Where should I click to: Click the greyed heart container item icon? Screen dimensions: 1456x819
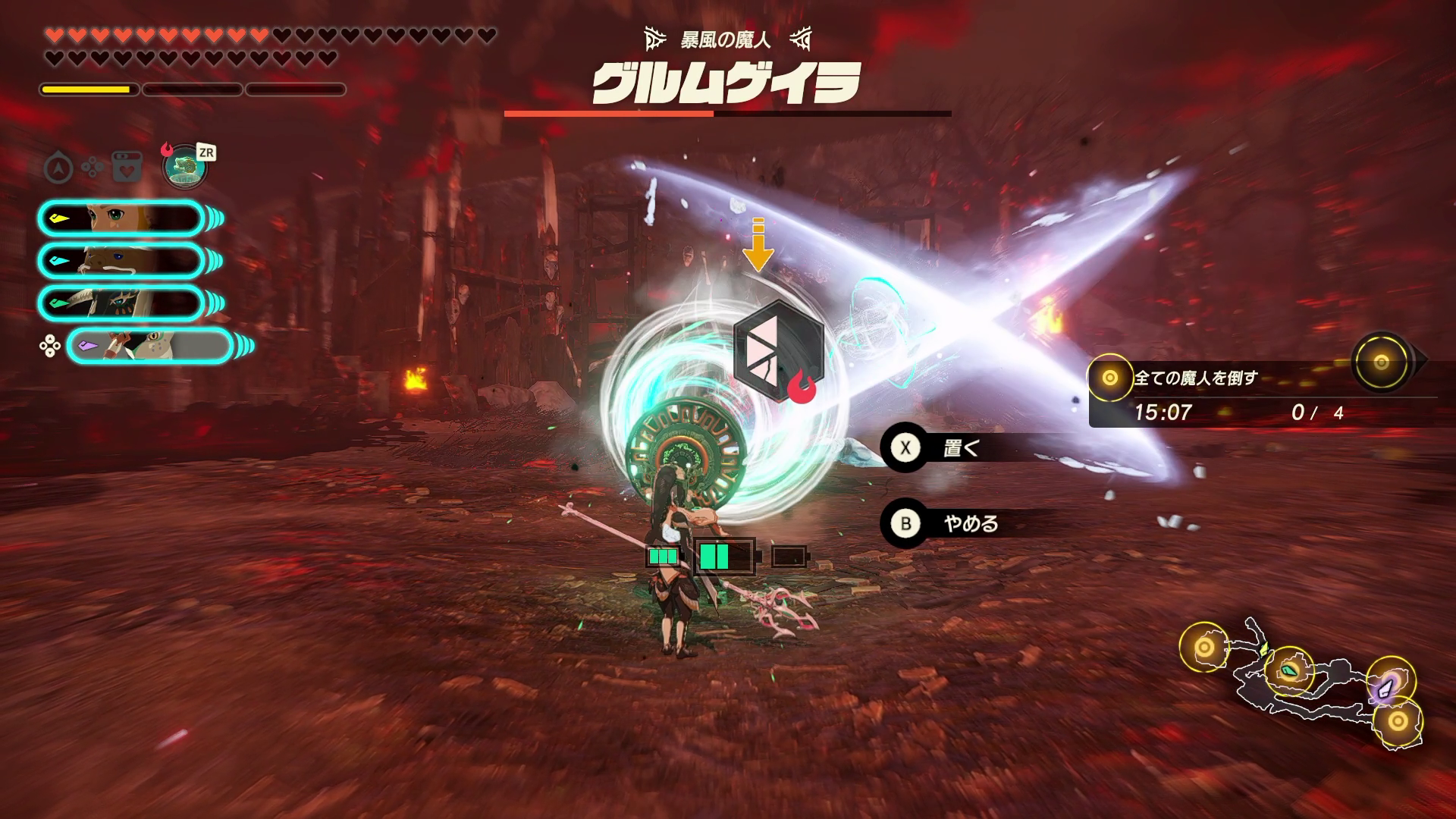(126, 167)
